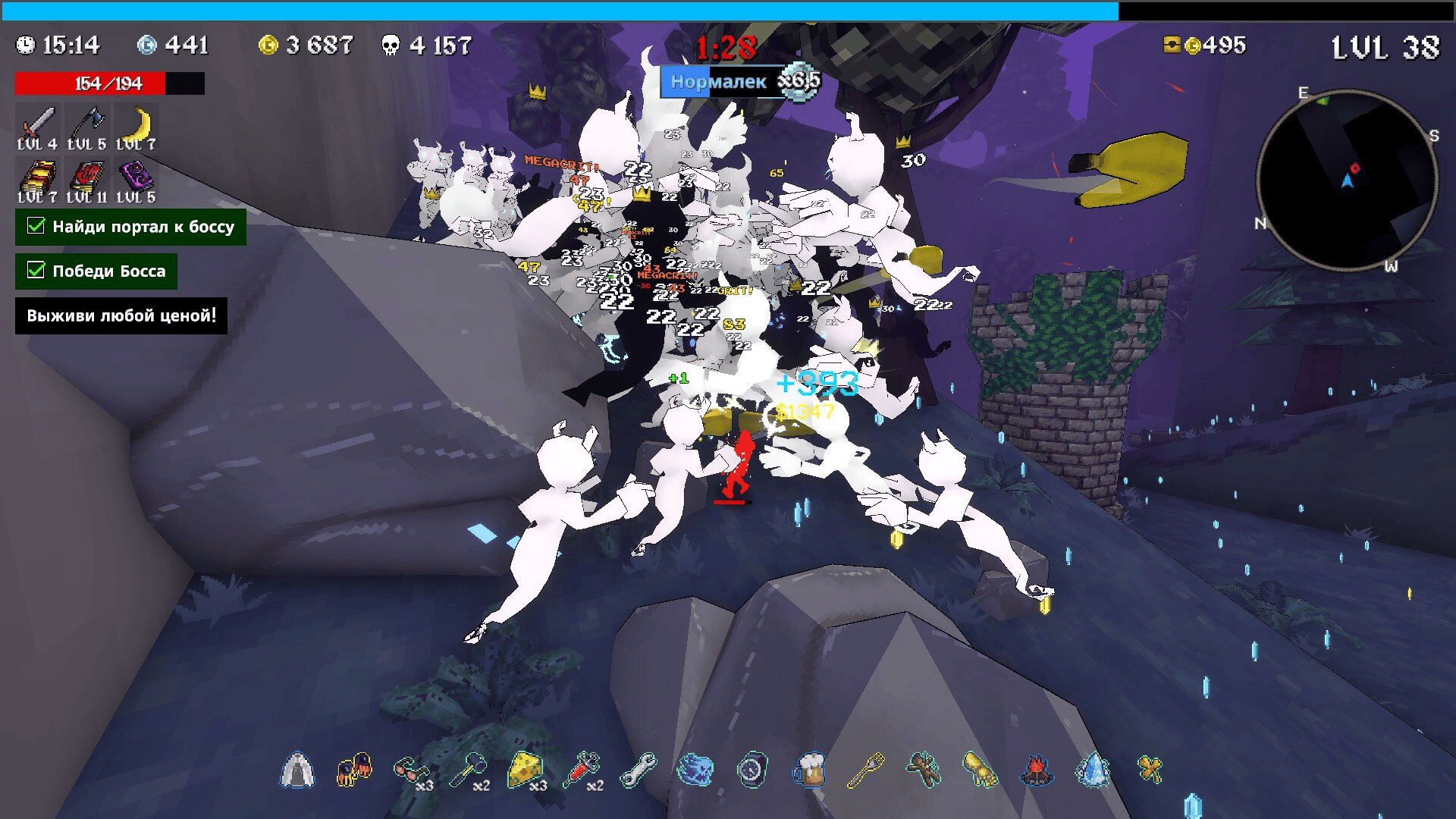Screen dimensions: 1456x819
Task: Click the "Выживи любой ценой!" objective
Action: point(121,315)
